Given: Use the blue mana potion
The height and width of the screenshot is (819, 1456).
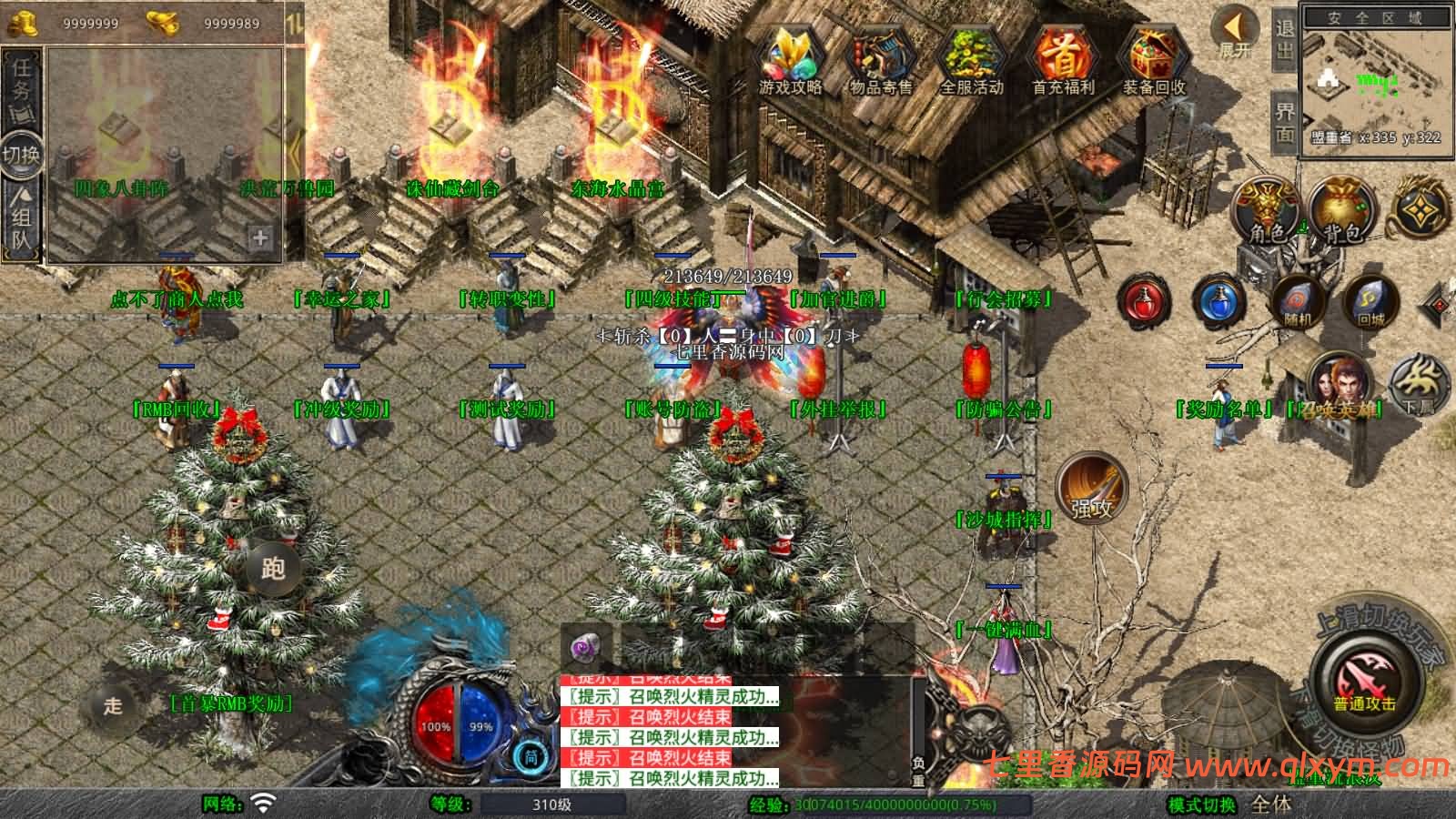Looking at the screenshot, I should click(1219, 302).
